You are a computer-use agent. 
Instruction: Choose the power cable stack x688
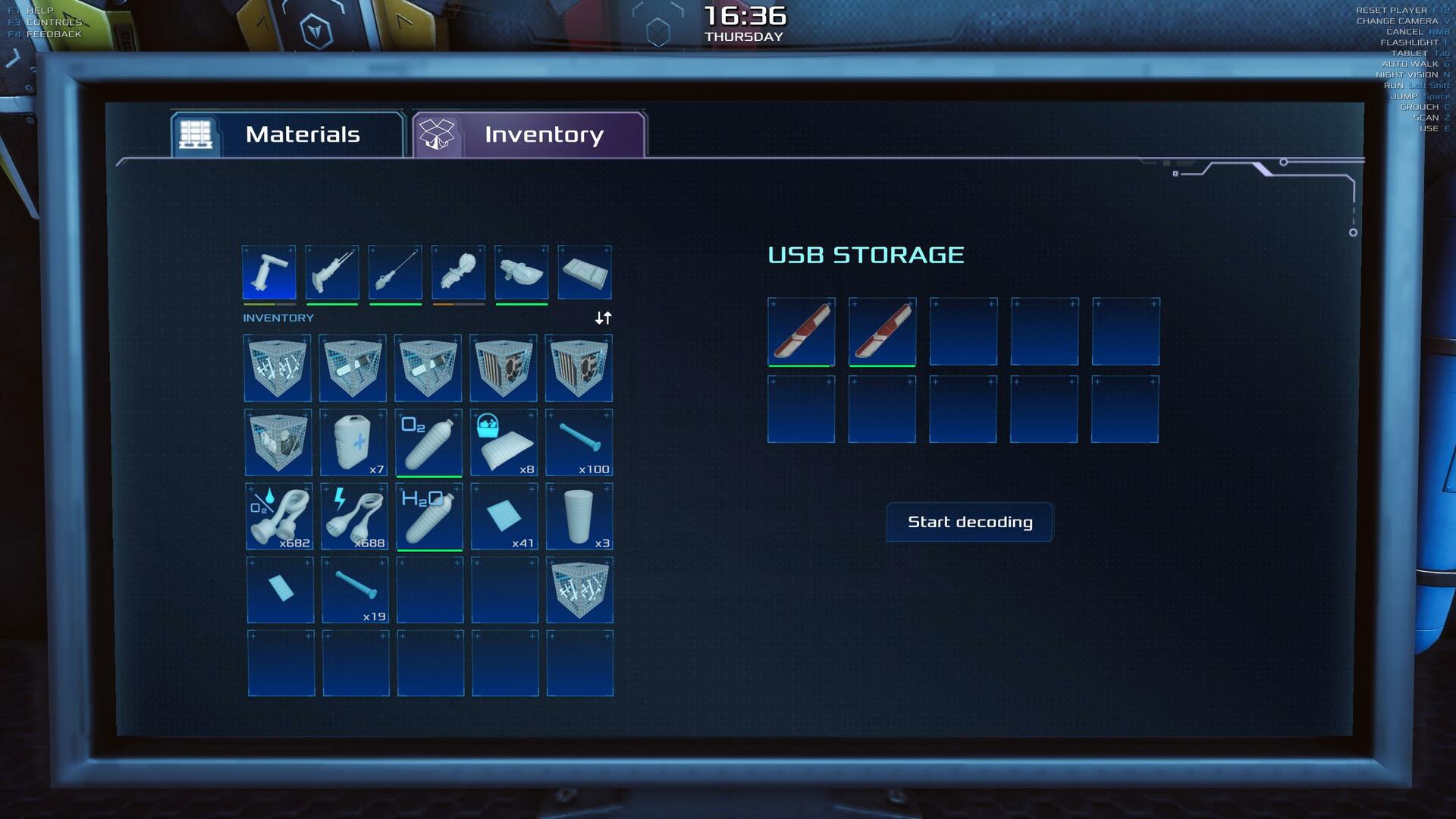(354, 516)
